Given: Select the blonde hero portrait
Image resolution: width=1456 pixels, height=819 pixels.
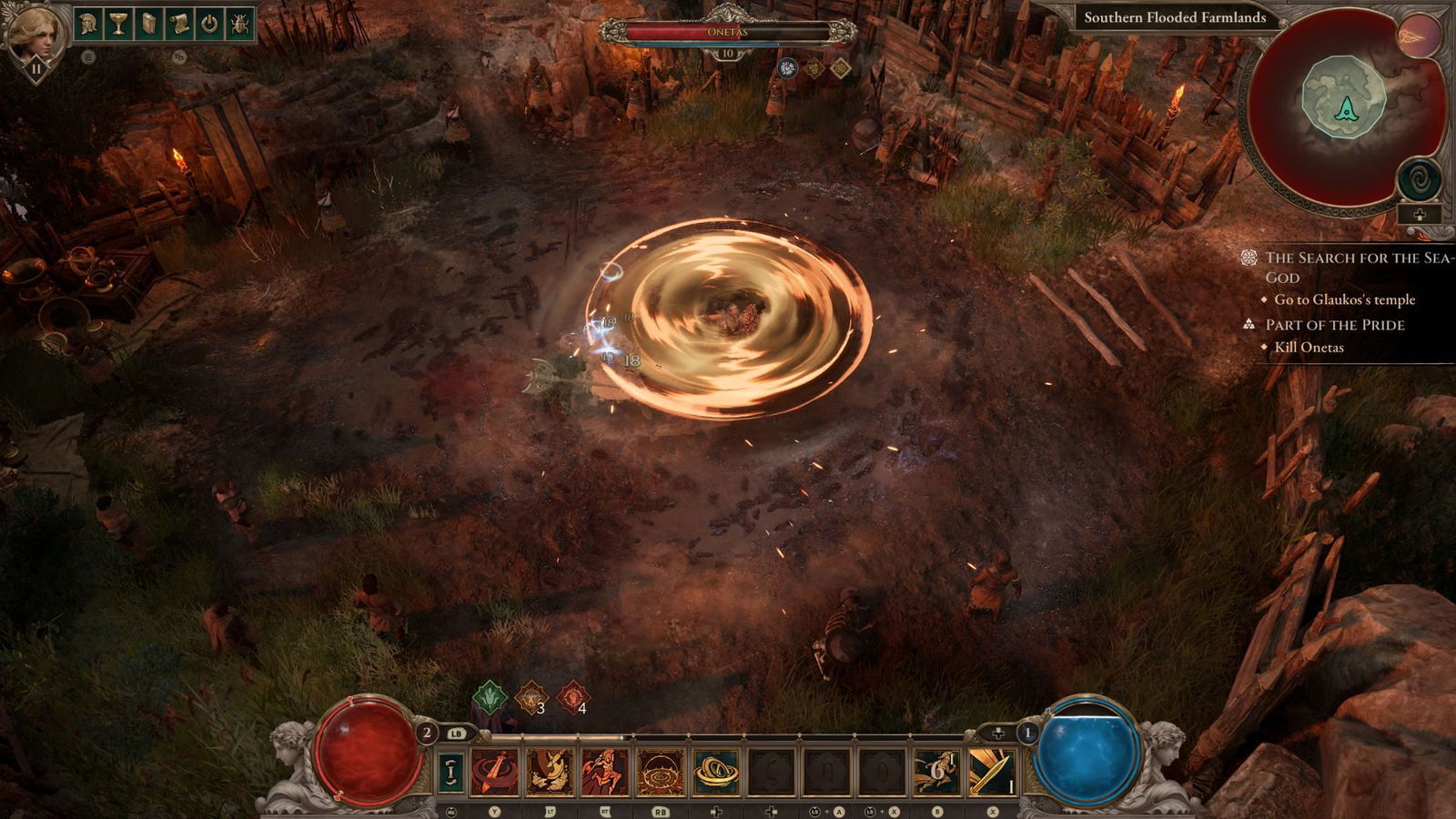Looking at the screenshot, I should pyautogui.click(x=35, y=35).
